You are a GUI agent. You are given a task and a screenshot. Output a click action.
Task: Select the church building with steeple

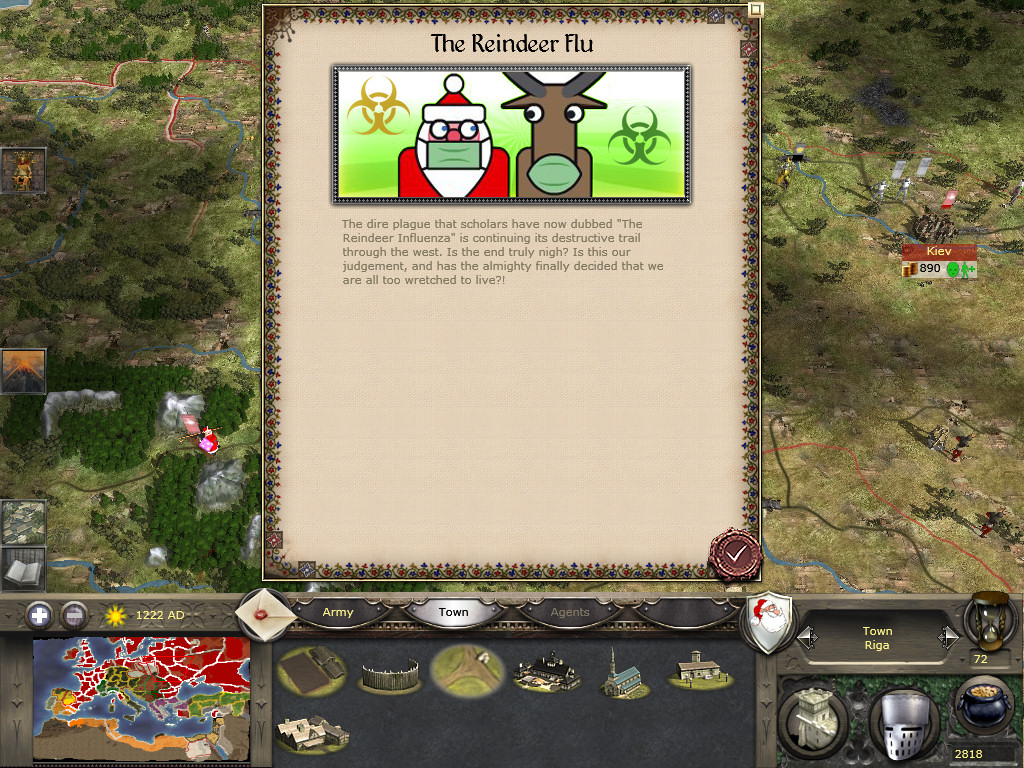[x=624, y=672]
